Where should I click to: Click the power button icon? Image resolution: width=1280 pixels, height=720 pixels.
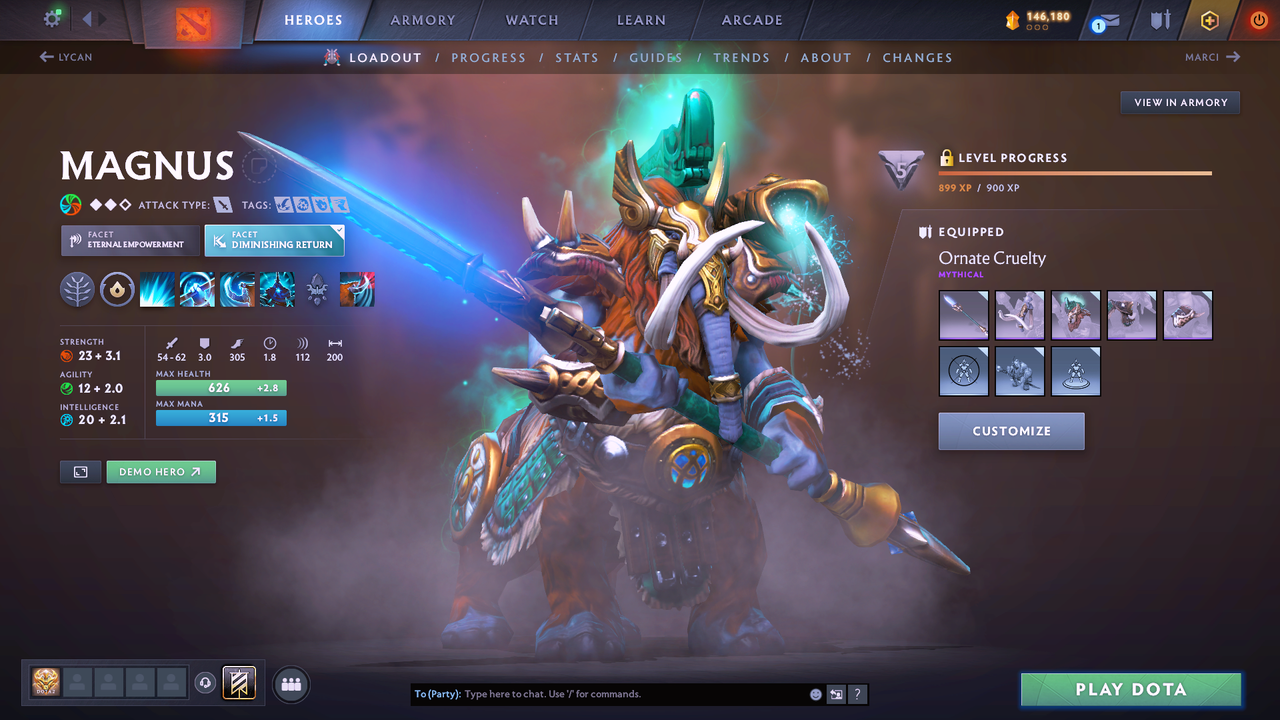tap(1258, 19)
